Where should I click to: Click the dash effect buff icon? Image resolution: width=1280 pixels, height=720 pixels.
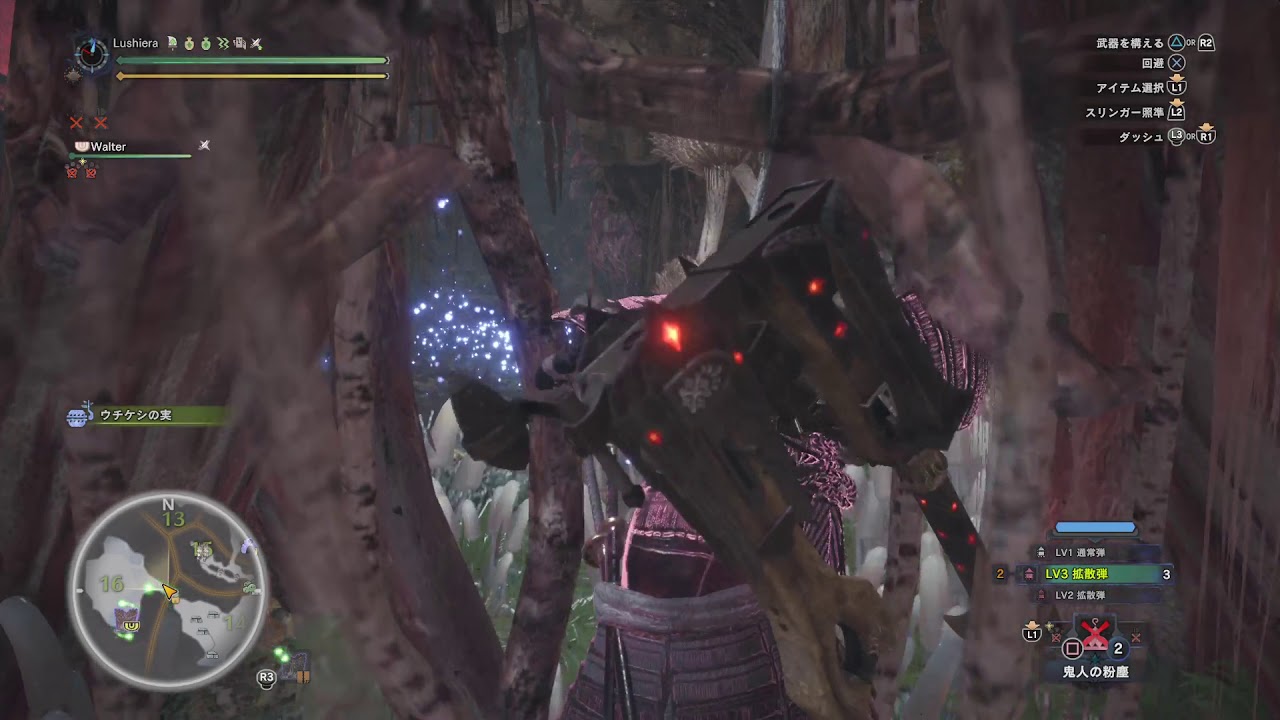tap(224, 44)
